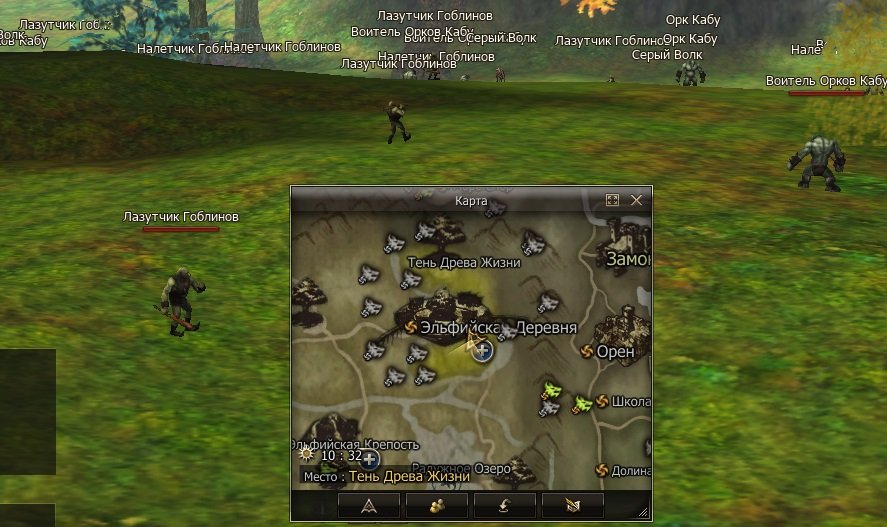Click the curved arrow button below the map
The image size is (887, 527).
coord(504,505)
